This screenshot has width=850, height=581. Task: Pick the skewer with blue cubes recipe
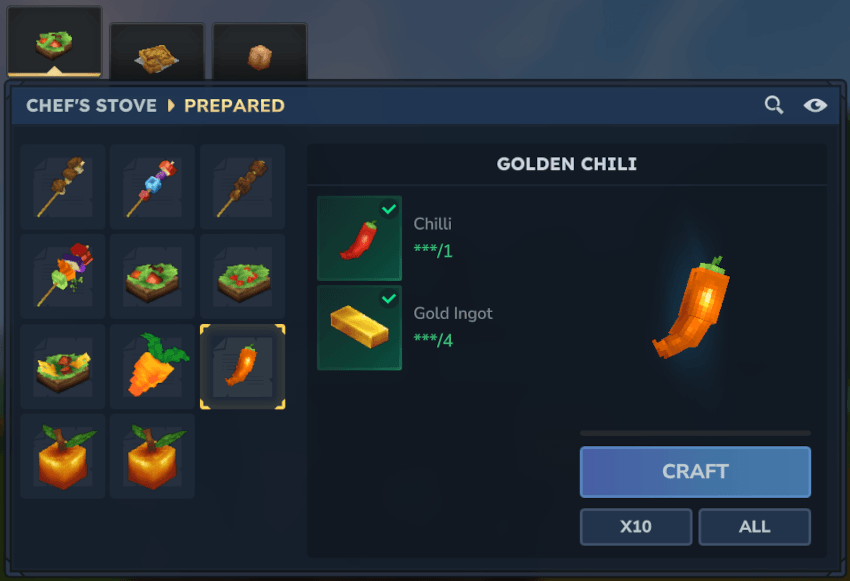(x=153, y=187)
